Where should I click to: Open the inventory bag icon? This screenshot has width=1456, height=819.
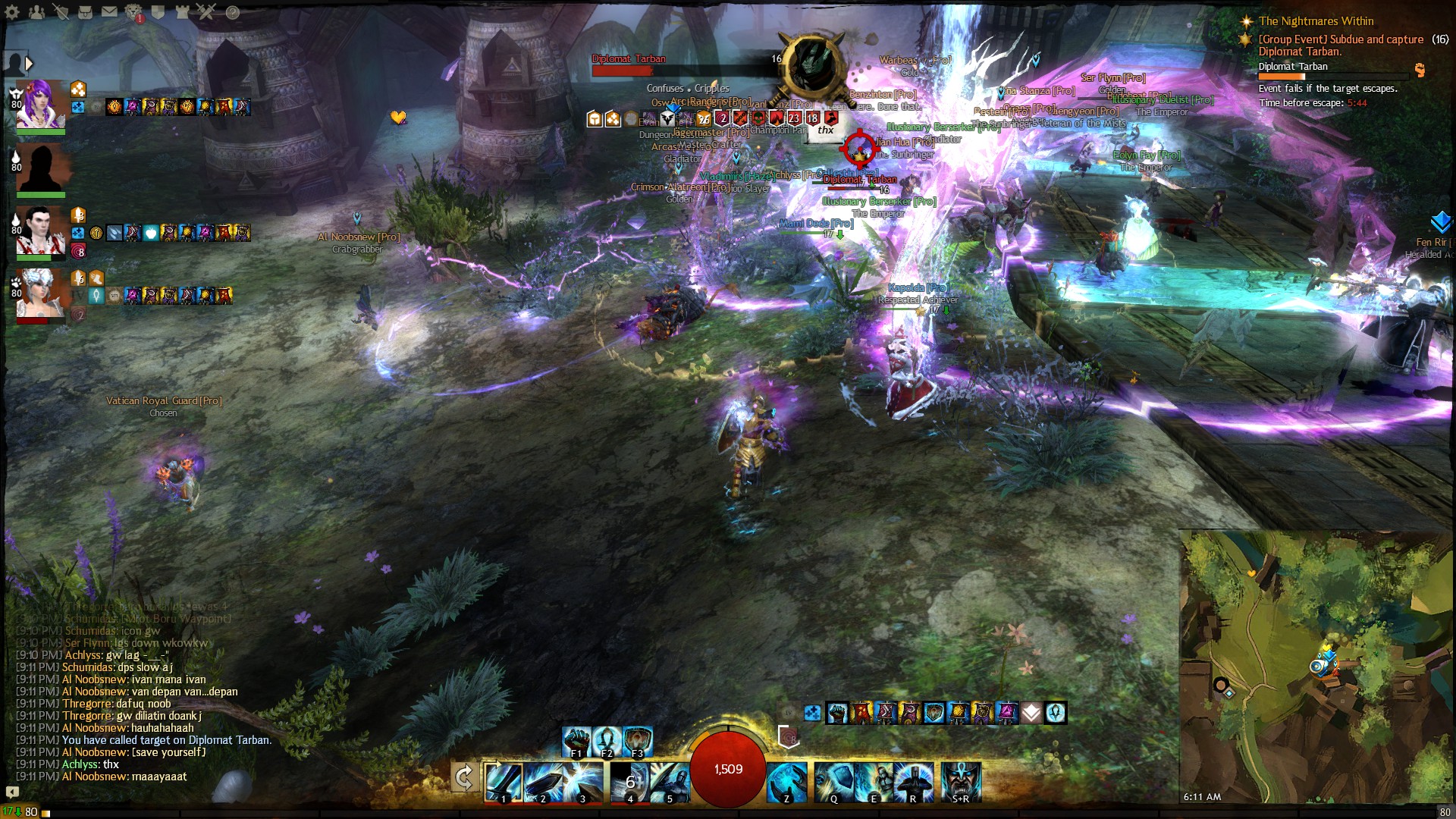point(85,11)
